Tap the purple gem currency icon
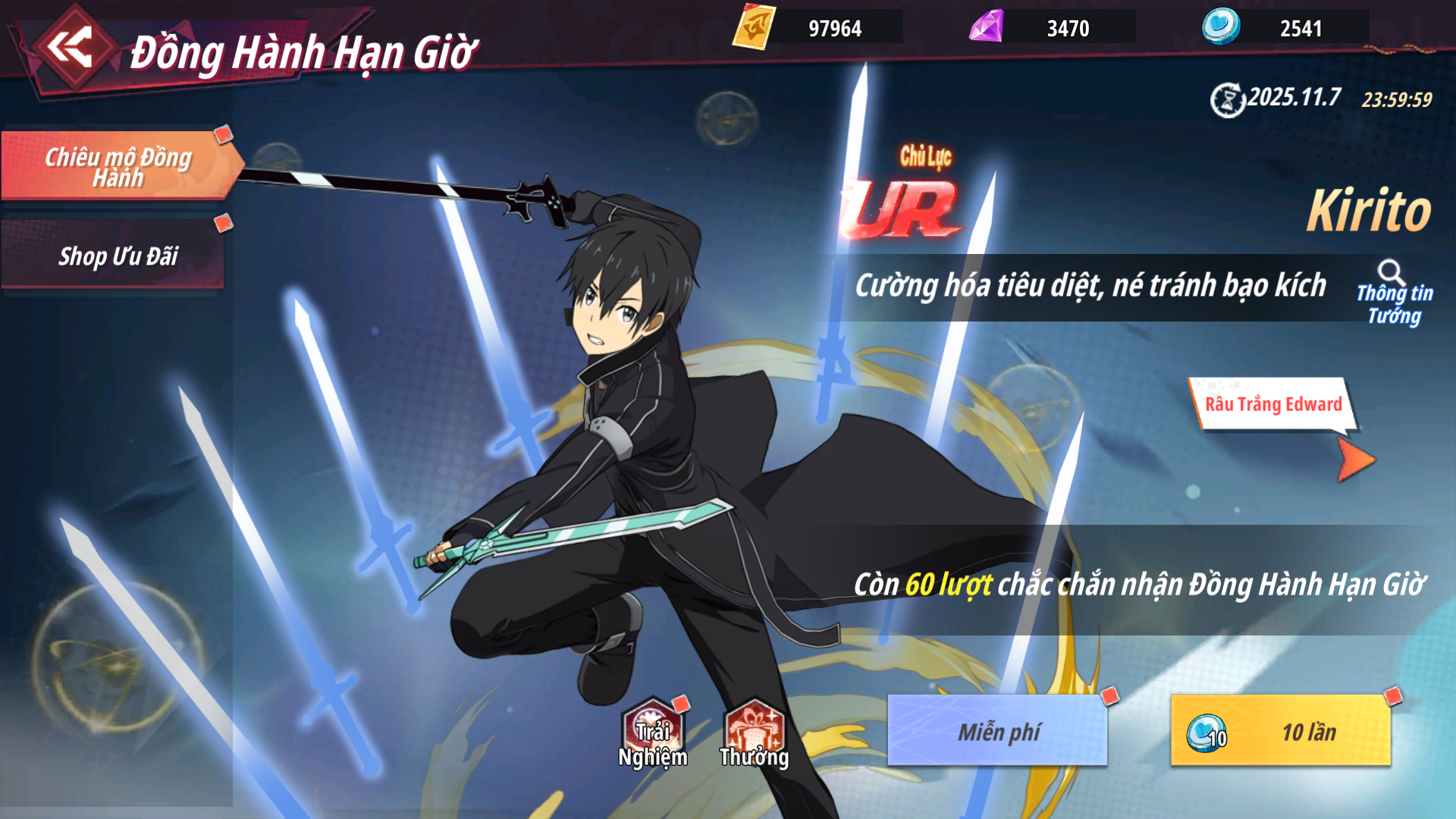Image resolution: width=1456 pixels, height=819 pixels. (987, 28)
